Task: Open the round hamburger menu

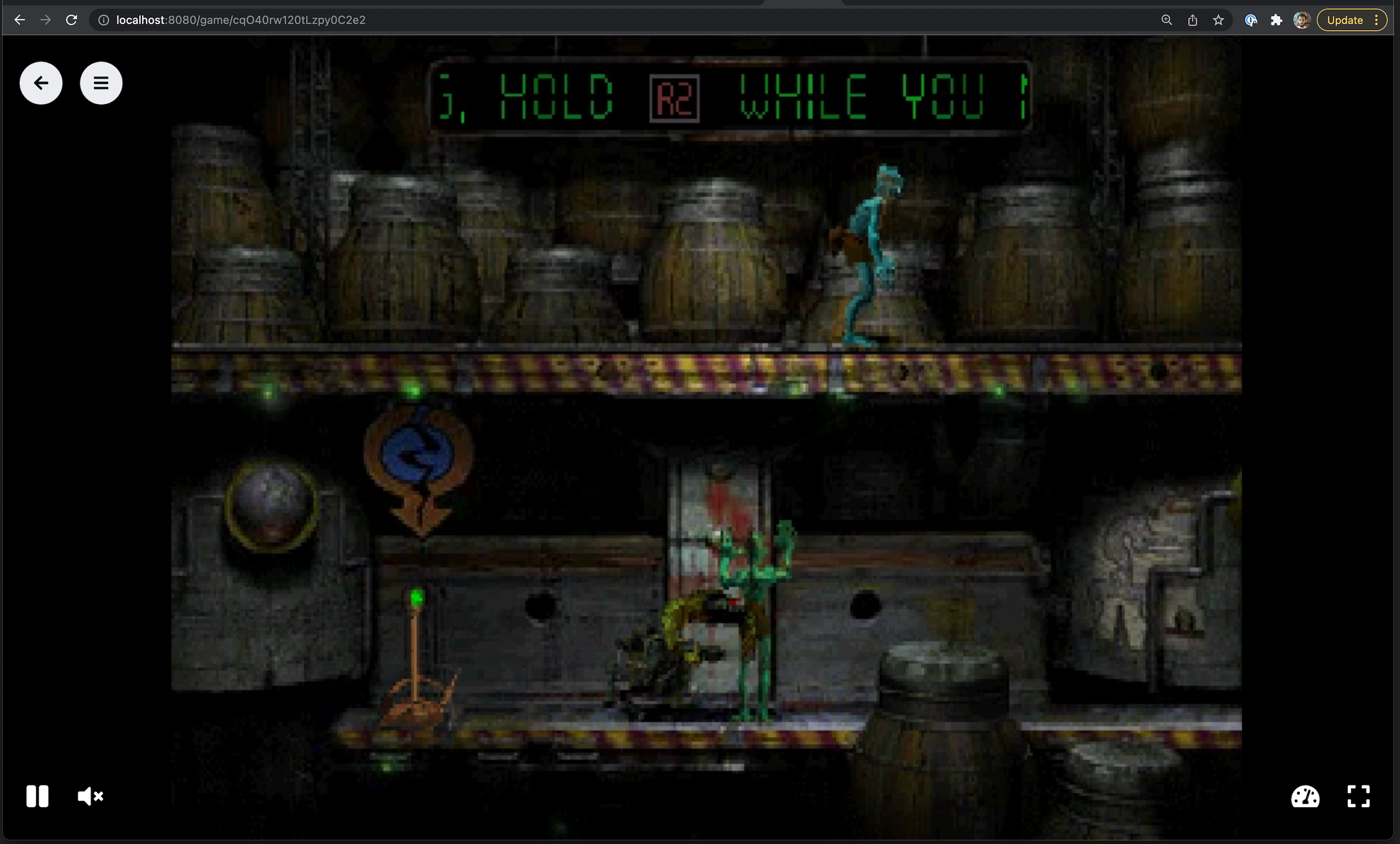Action: coord(101,83)
